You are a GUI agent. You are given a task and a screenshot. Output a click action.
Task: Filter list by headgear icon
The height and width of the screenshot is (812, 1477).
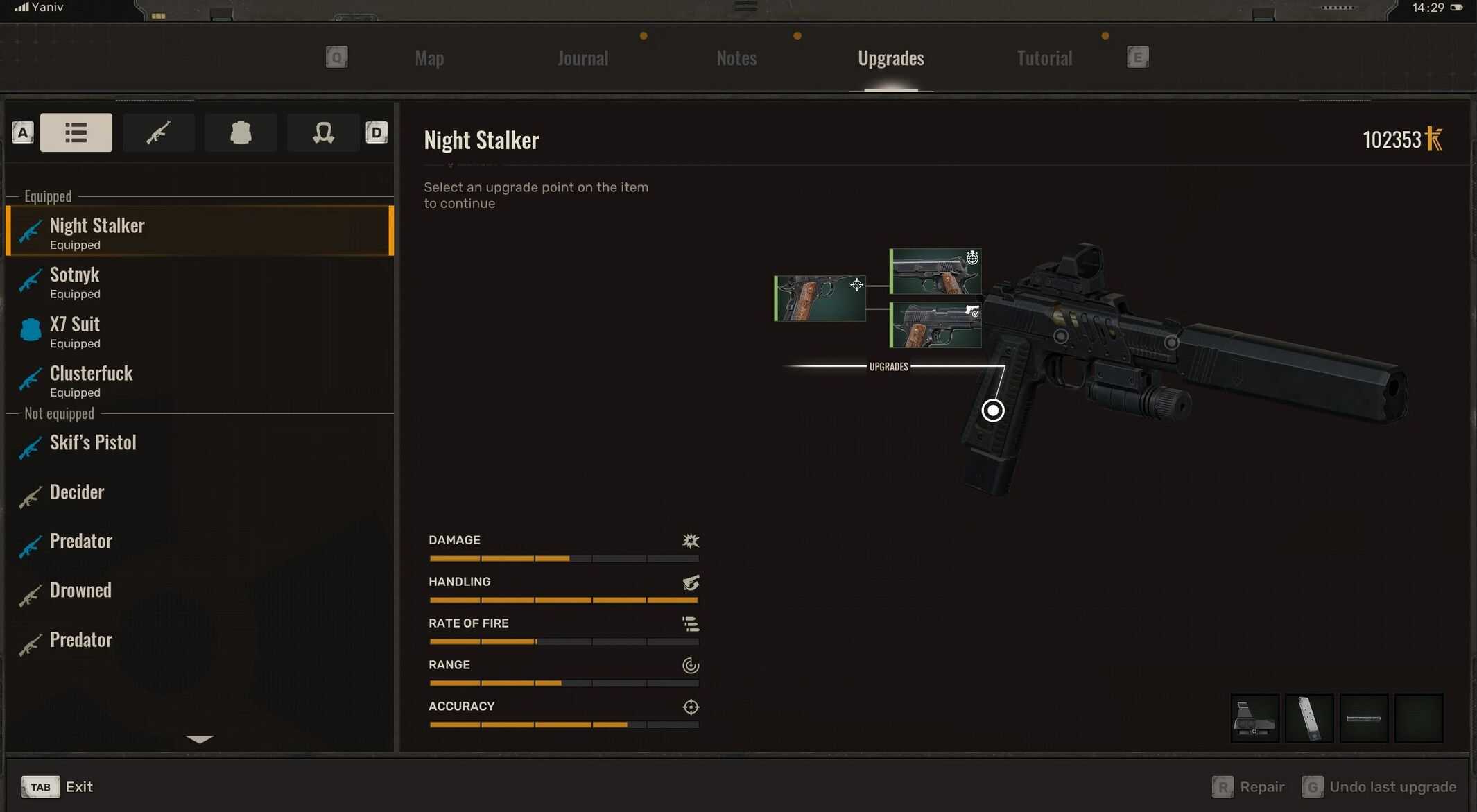(x=323, y=132)
